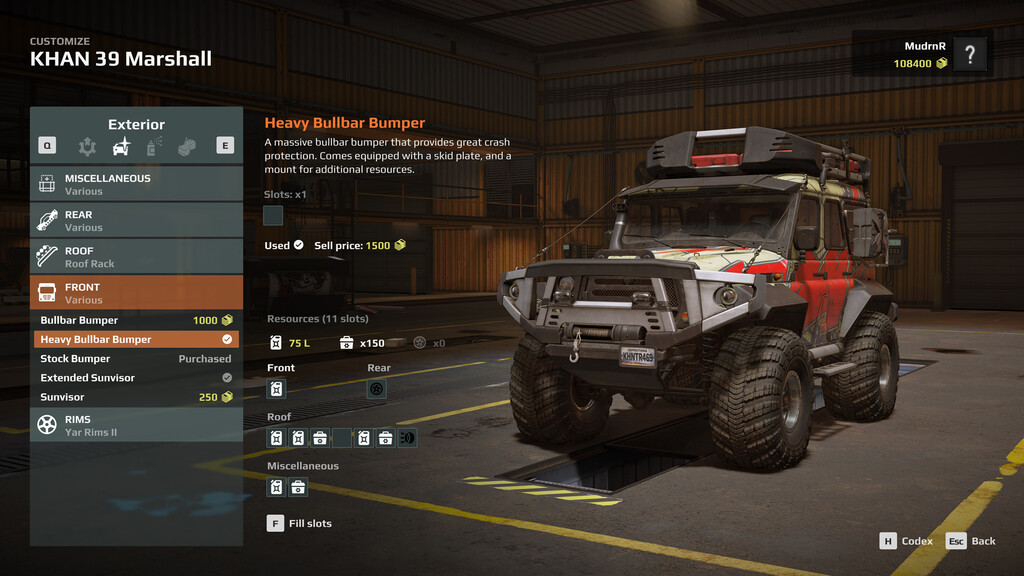
Task: Switch to the upgrades gear tab
Action: [88, 147]
